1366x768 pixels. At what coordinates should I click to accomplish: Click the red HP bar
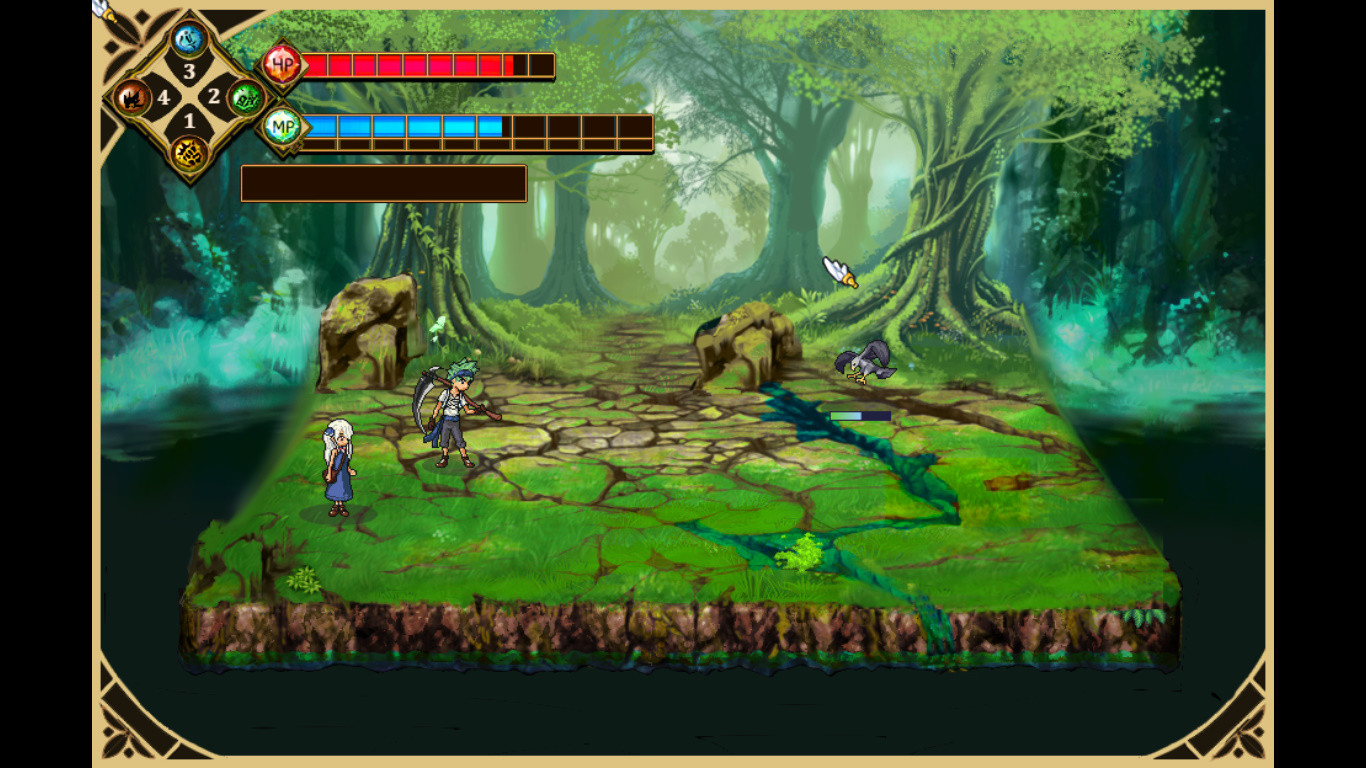[x=420, y=64]
